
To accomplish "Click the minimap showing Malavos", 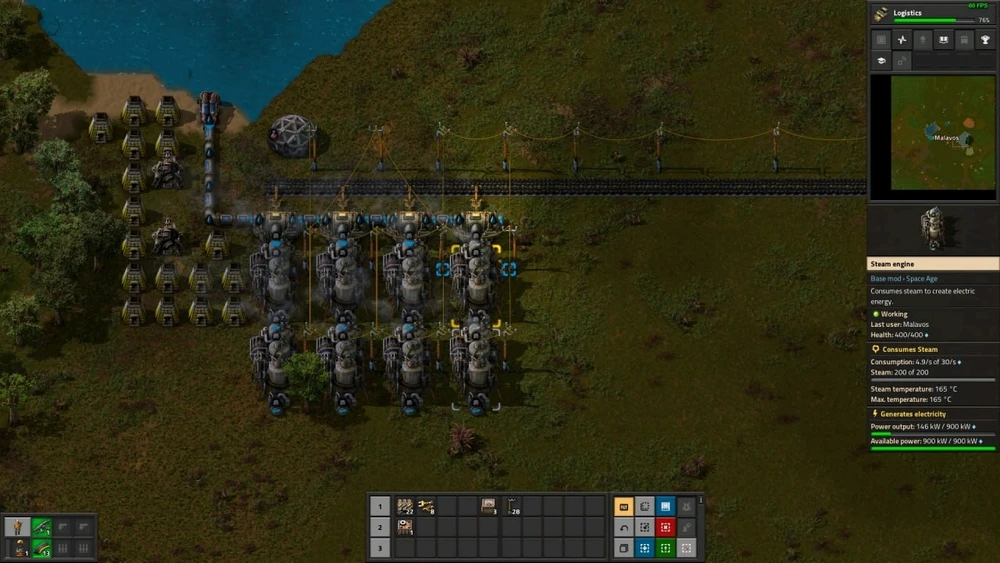I will (932, 137).
